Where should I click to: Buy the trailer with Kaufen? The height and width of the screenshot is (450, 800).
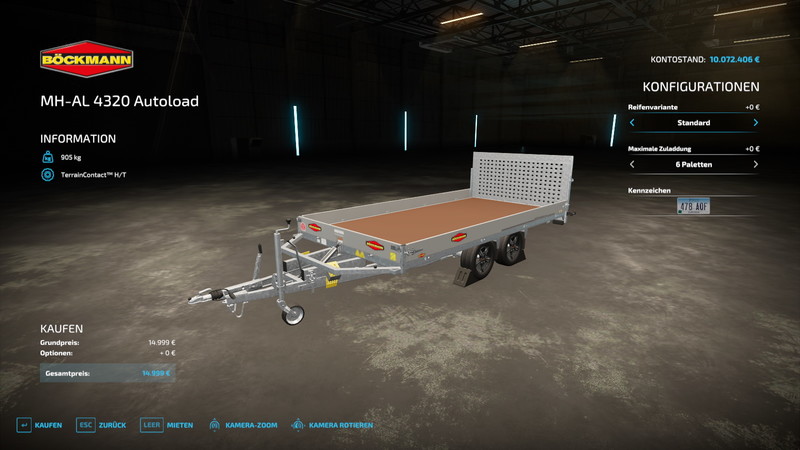click(x=39, y=425)
